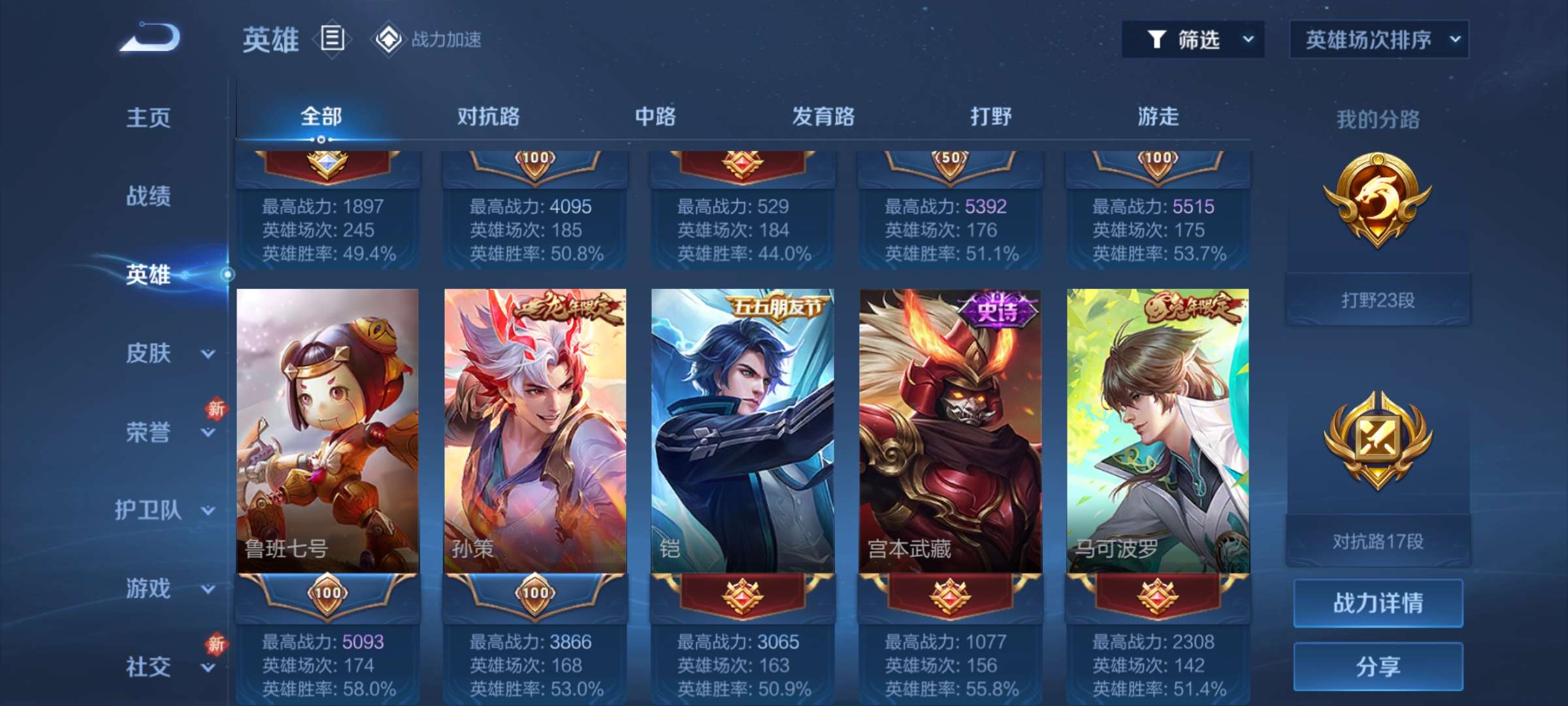Select the 宫本武藏 hero card
The image size is (1568, 706).
pyautogui.click(x=950, y=431)
